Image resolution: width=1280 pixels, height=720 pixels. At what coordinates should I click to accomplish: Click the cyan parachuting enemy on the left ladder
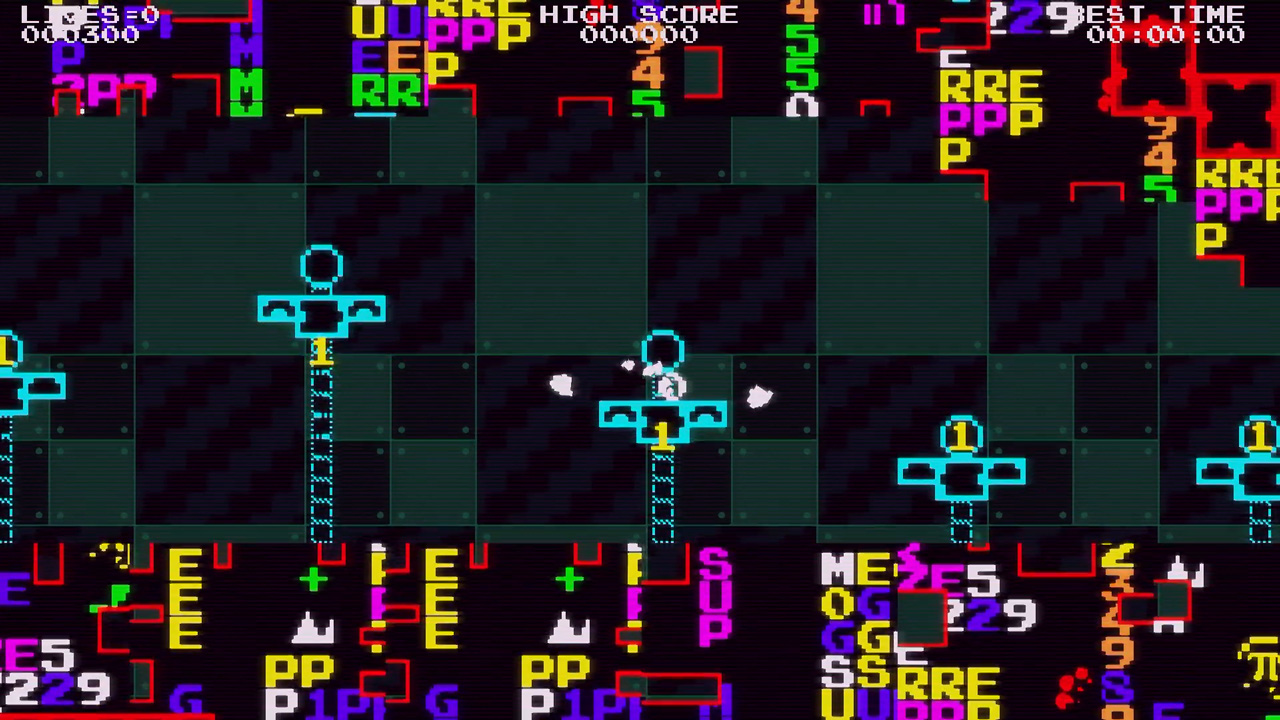[322, 310]
